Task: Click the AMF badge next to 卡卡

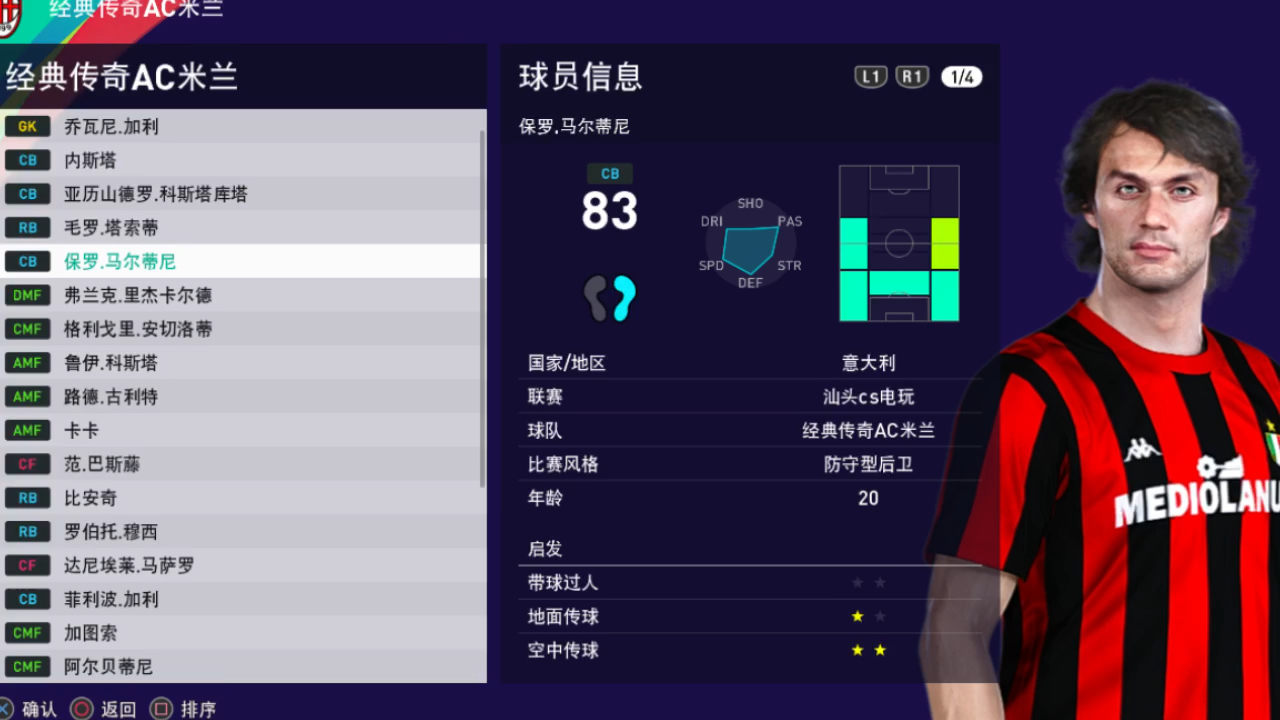Action: 27,430
